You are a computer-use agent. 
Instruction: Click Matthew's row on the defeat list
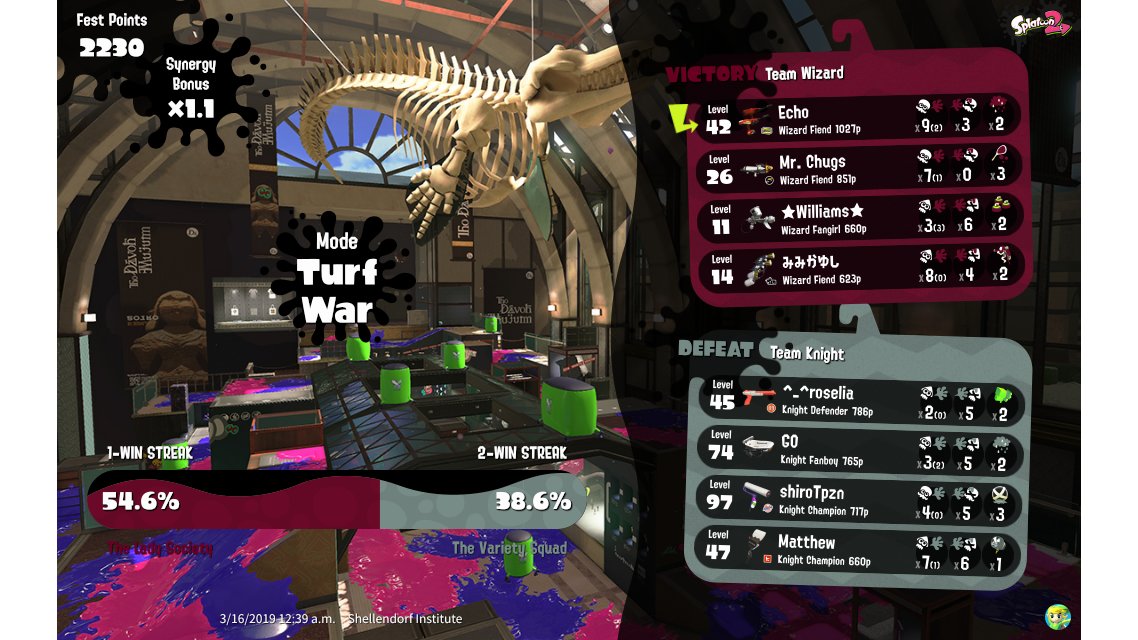[858, 550]
